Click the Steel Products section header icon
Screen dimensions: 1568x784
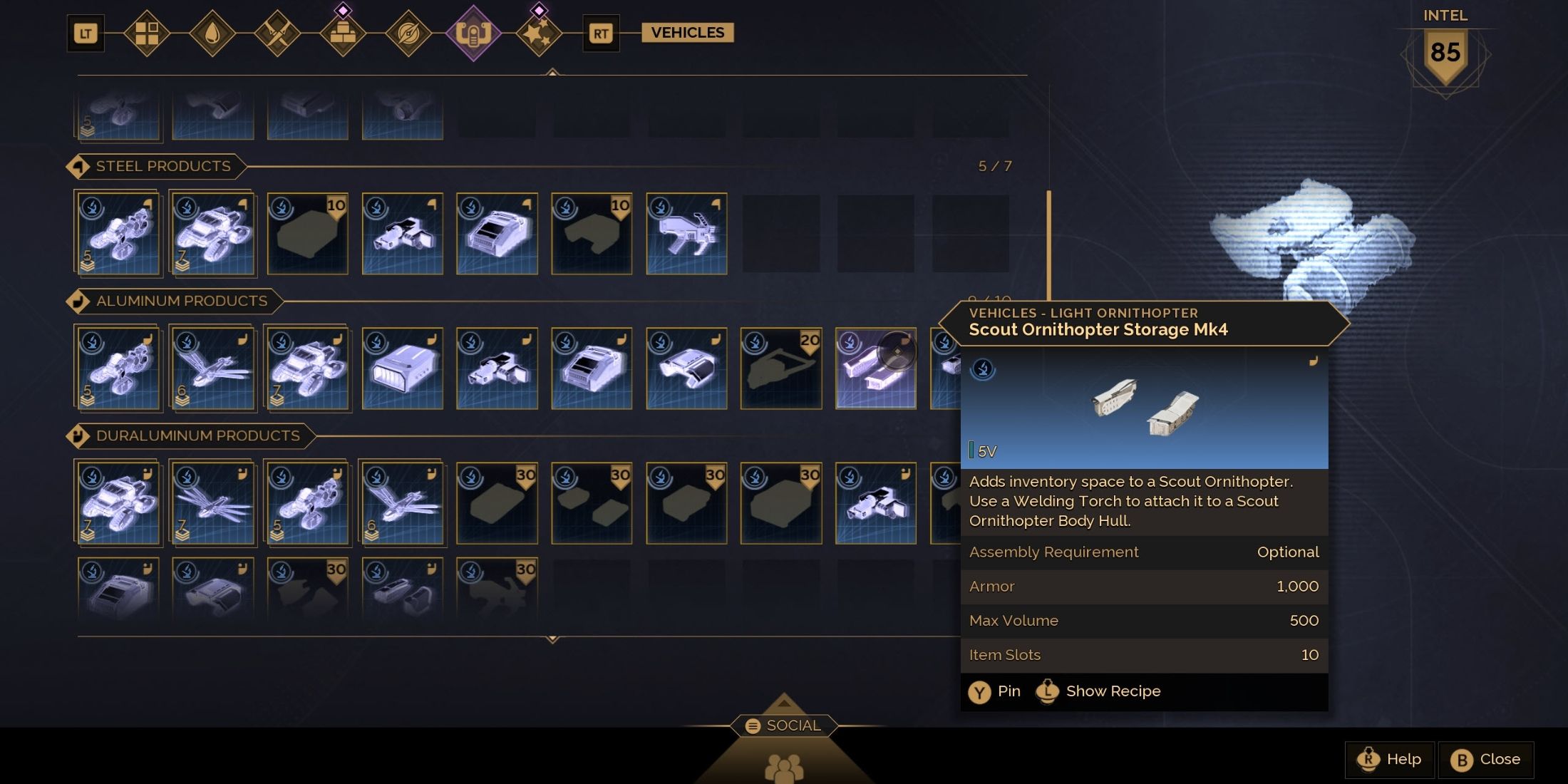(78, 165)
